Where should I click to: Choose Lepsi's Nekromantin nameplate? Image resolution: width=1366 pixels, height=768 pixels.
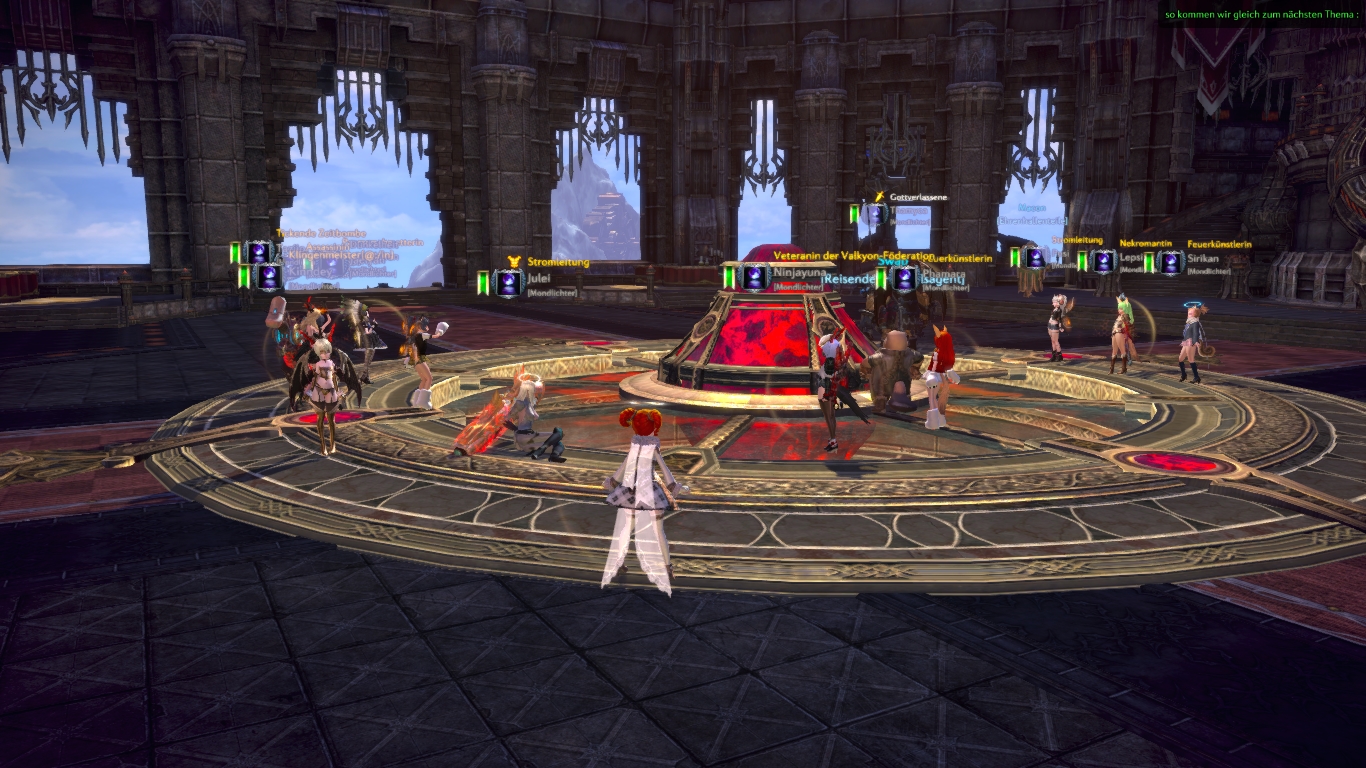pos(1130,258)
